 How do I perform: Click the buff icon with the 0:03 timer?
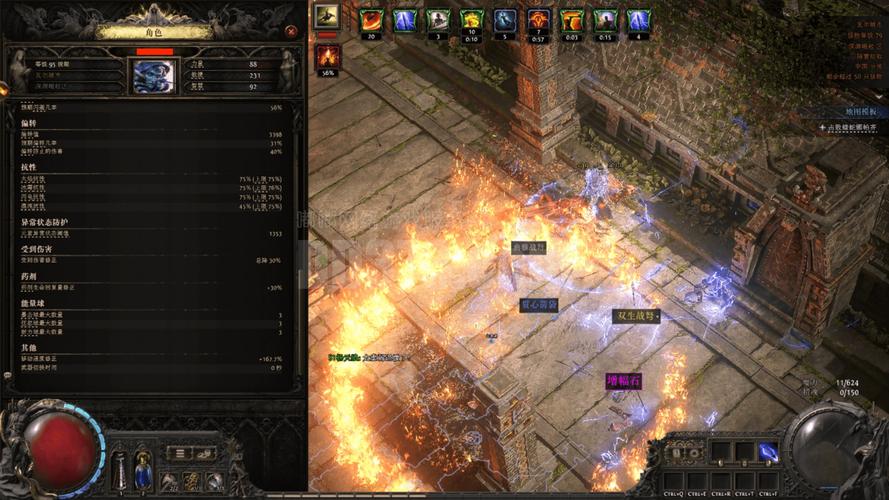572,21
